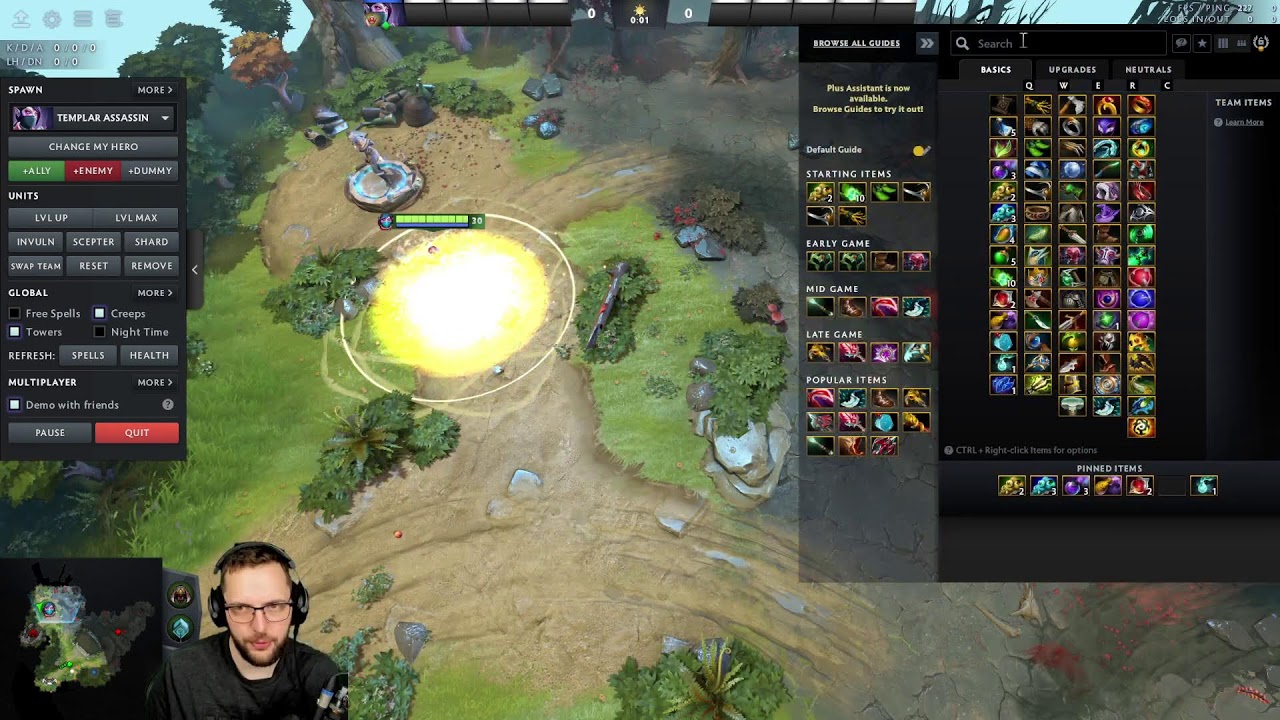
Task: Toggle the INVULN unit option
Action: click(35, 242)
